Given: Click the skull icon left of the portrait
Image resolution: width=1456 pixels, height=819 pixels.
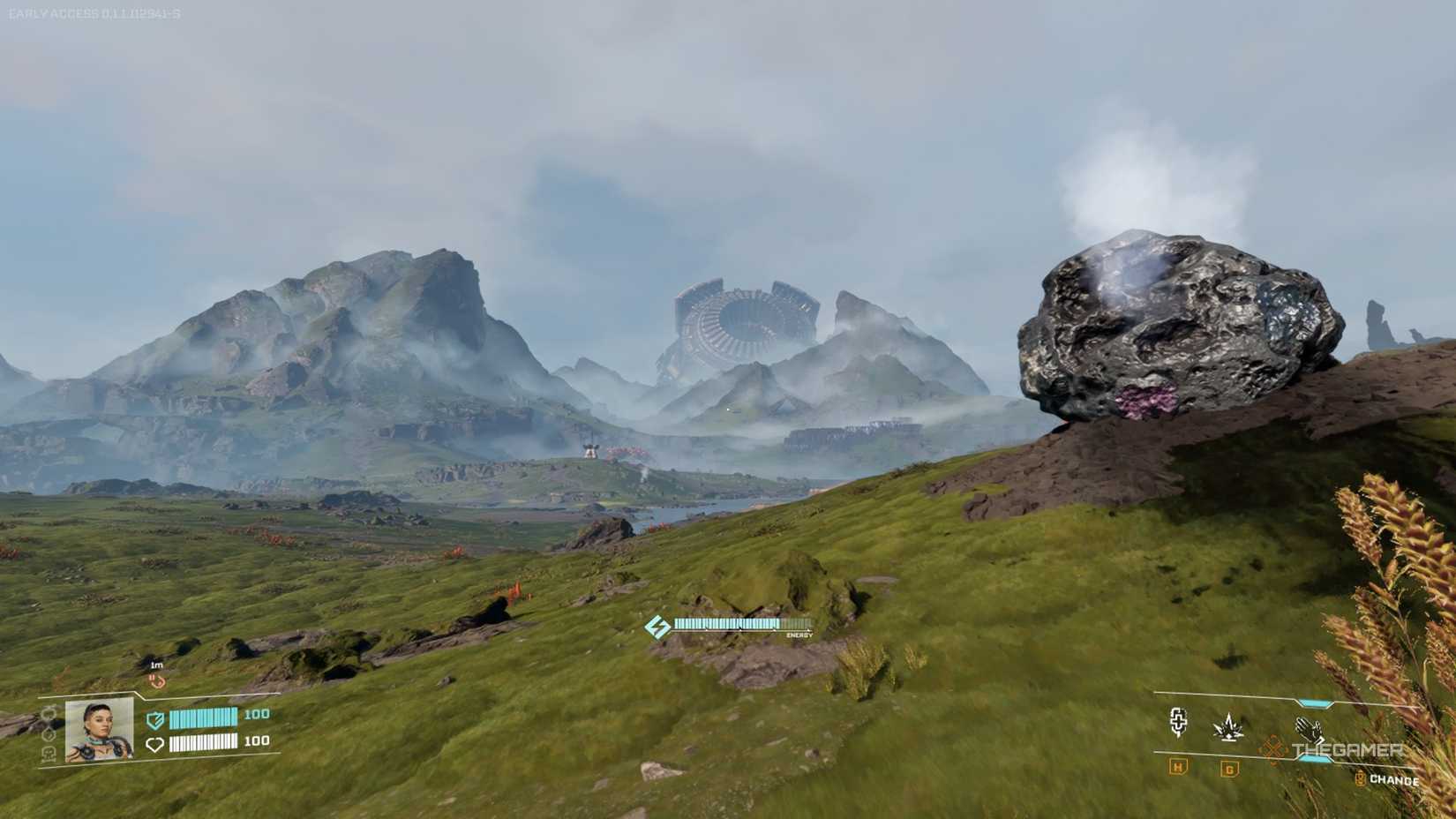Looking at the screenshot, I should (49, 755).
